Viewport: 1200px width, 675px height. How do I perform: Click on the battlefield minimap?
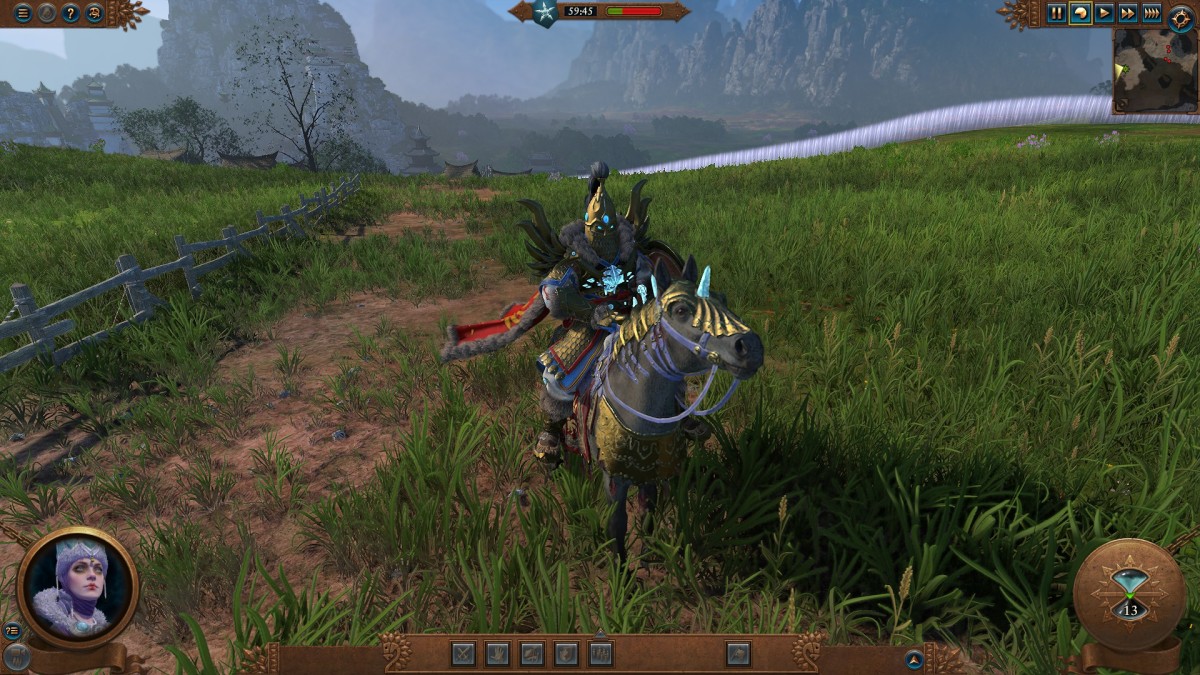pyautogui.click(x=1155, y=70)
